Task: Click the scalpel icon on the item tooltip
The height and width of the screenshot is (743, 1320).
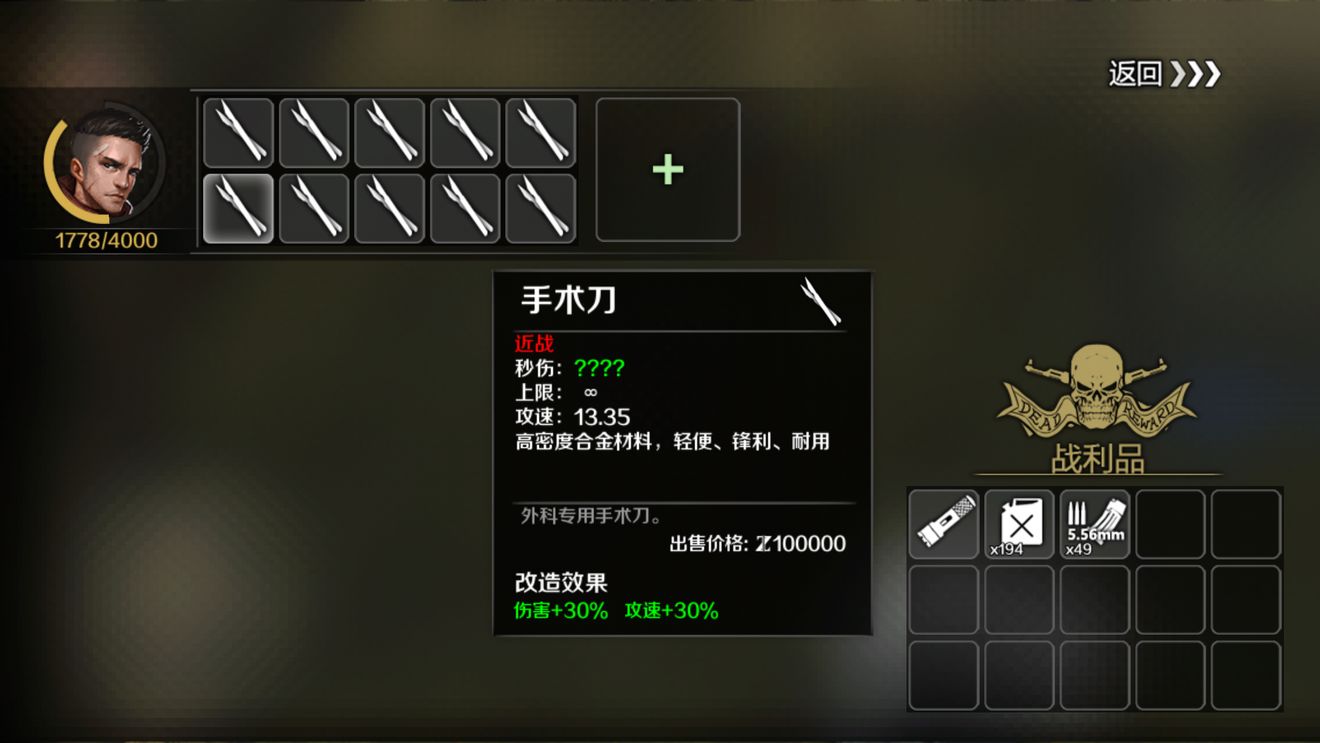Action: pyautogui.click(x=826, y=302)
